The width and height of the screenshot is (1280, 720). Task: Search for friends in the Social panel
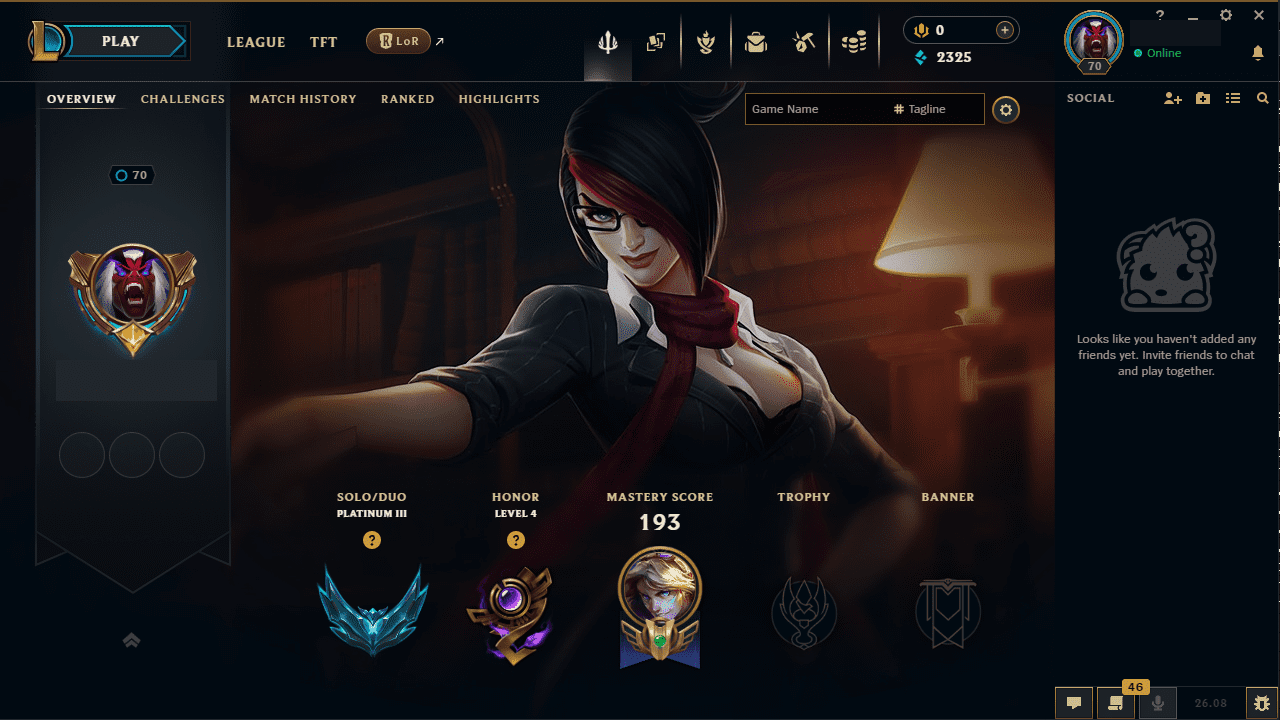pos(1263,98)
